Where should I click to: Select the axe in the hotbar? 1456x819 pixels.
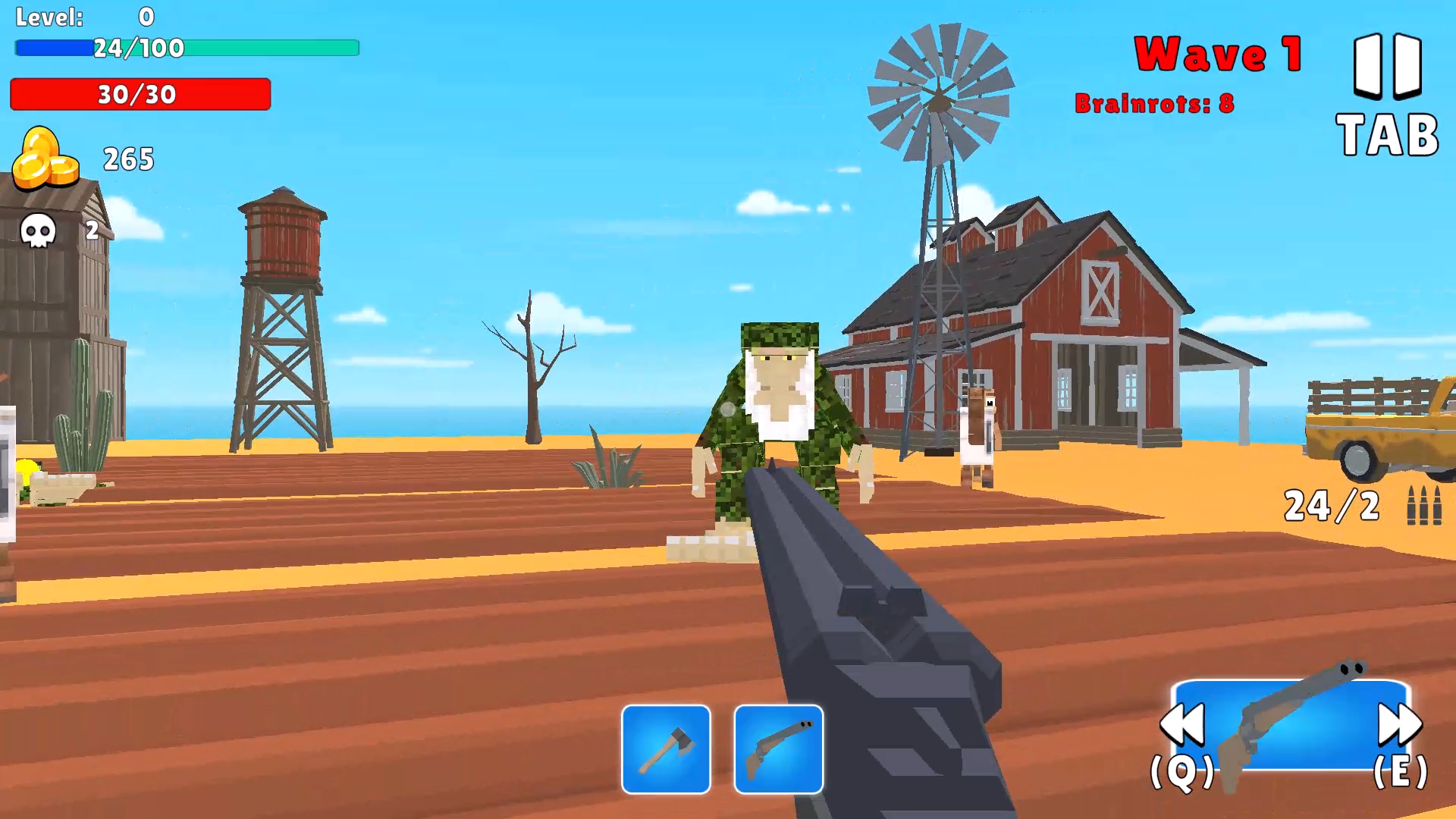[x=666, y=749]
